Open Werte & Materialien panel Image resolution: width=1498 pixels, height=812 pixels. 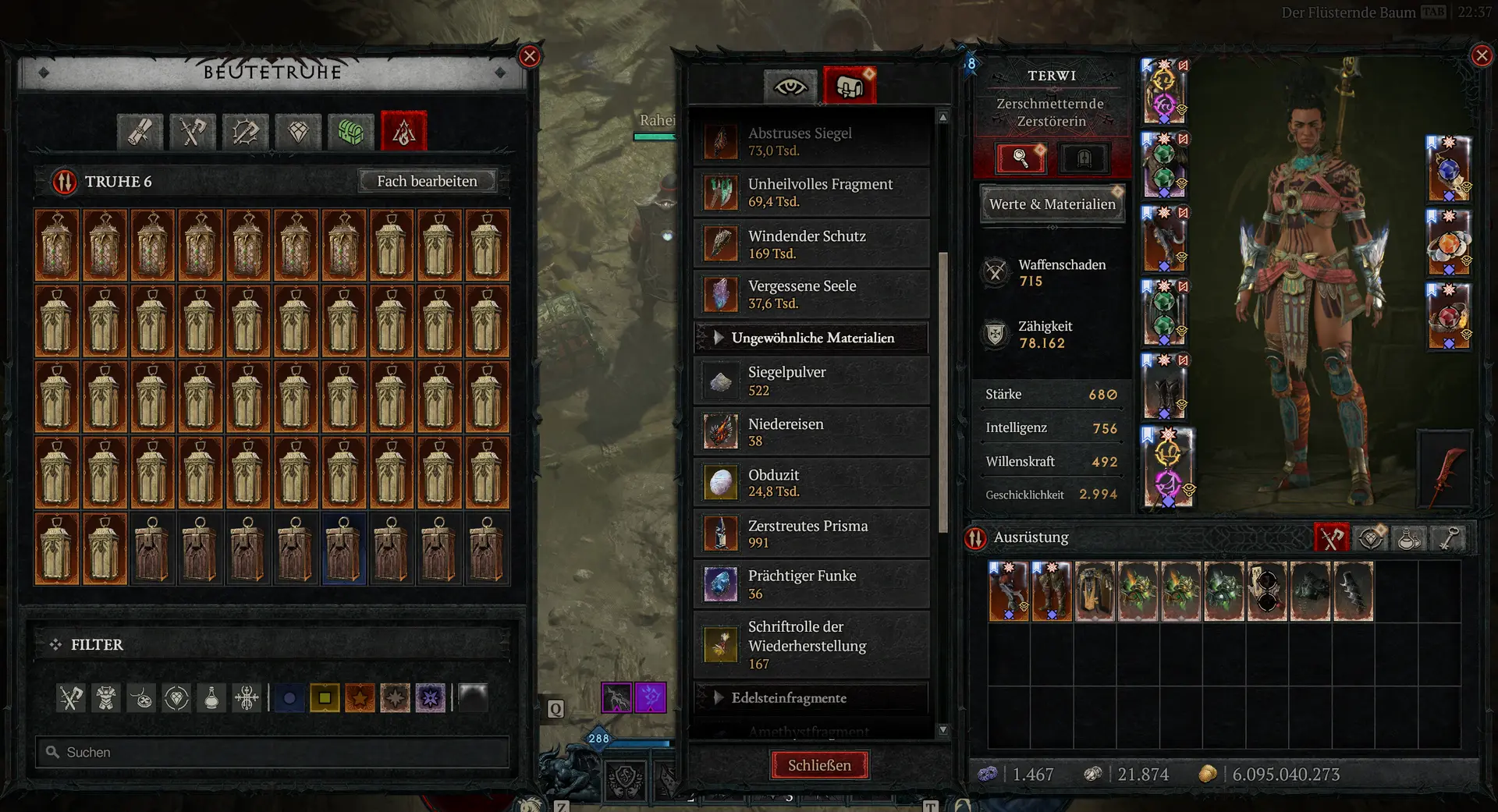[1052, 204]
